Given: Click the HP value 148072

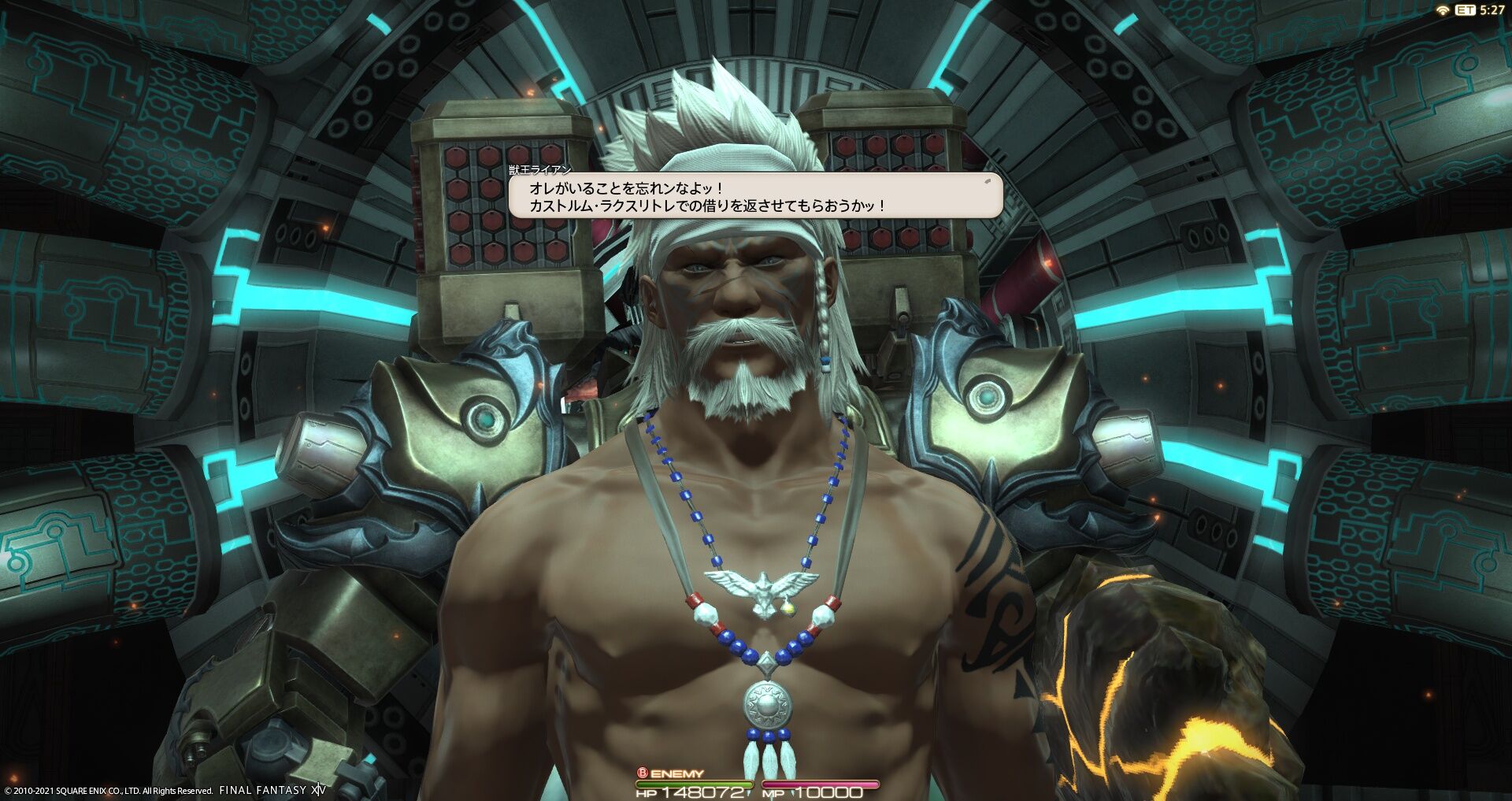Looking at the screenshot, I should coord(703,793).
